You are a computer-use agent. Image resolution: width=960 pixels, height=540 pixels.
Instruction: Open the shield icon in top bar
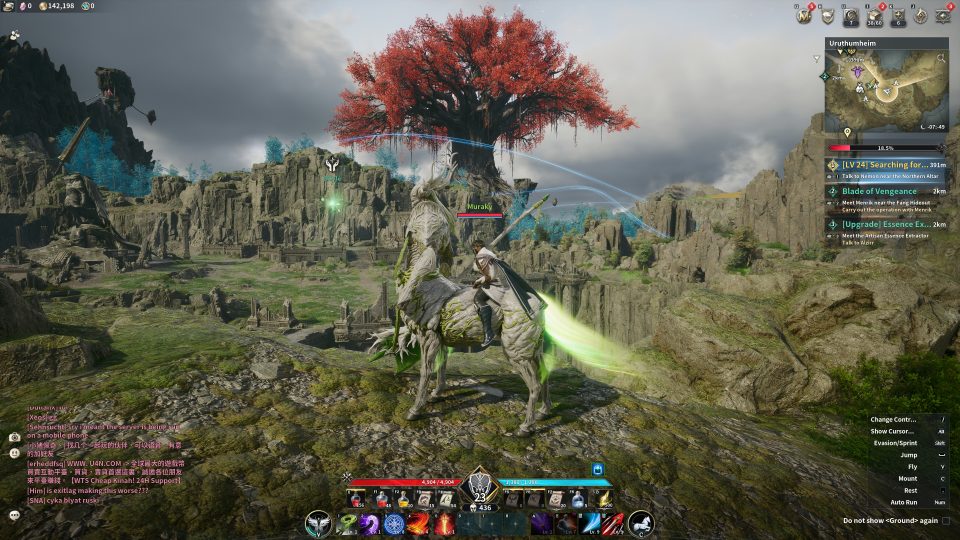point(827,15)
